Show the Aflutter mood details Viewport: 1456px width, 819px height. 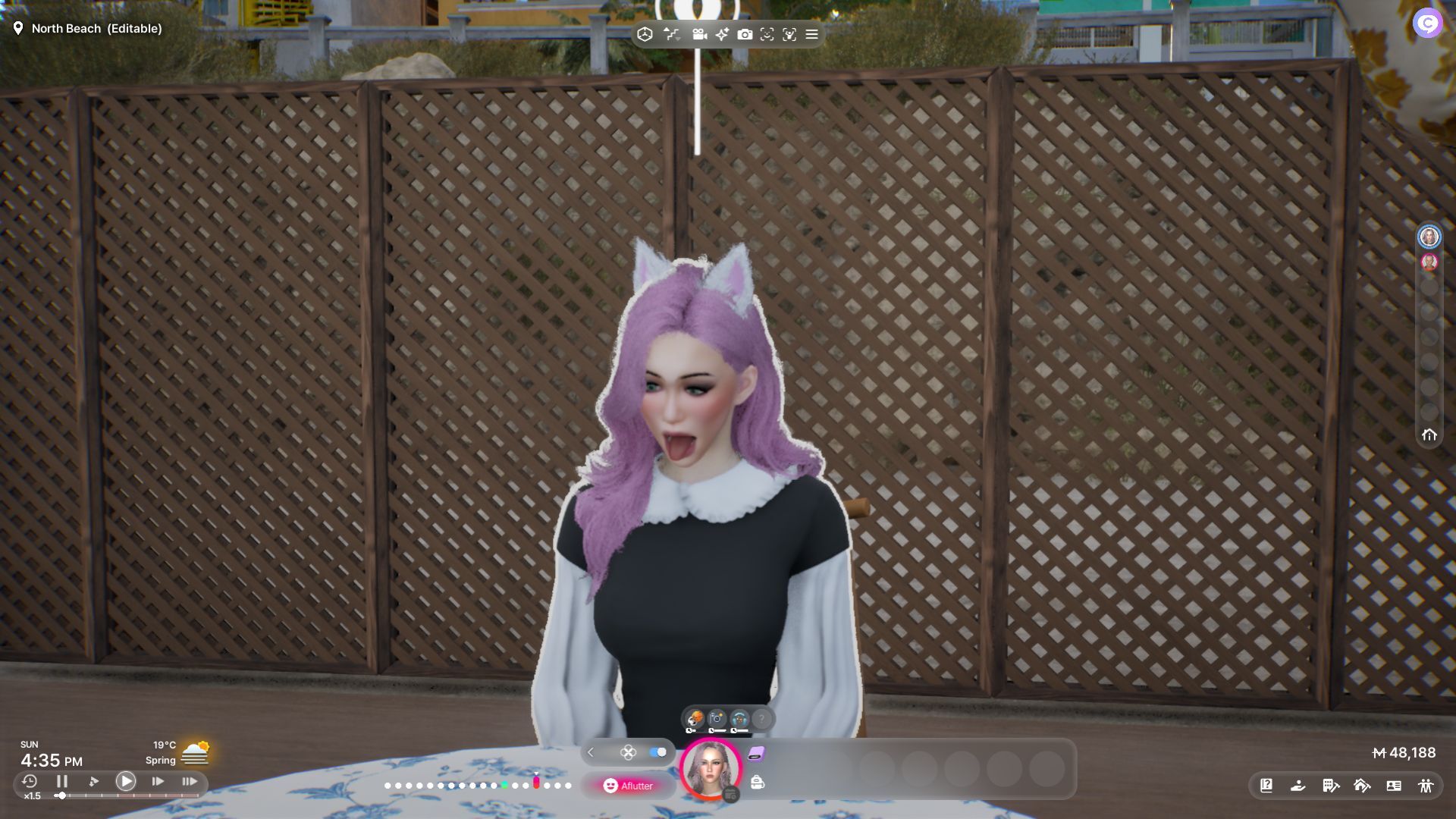coord(628,786)
